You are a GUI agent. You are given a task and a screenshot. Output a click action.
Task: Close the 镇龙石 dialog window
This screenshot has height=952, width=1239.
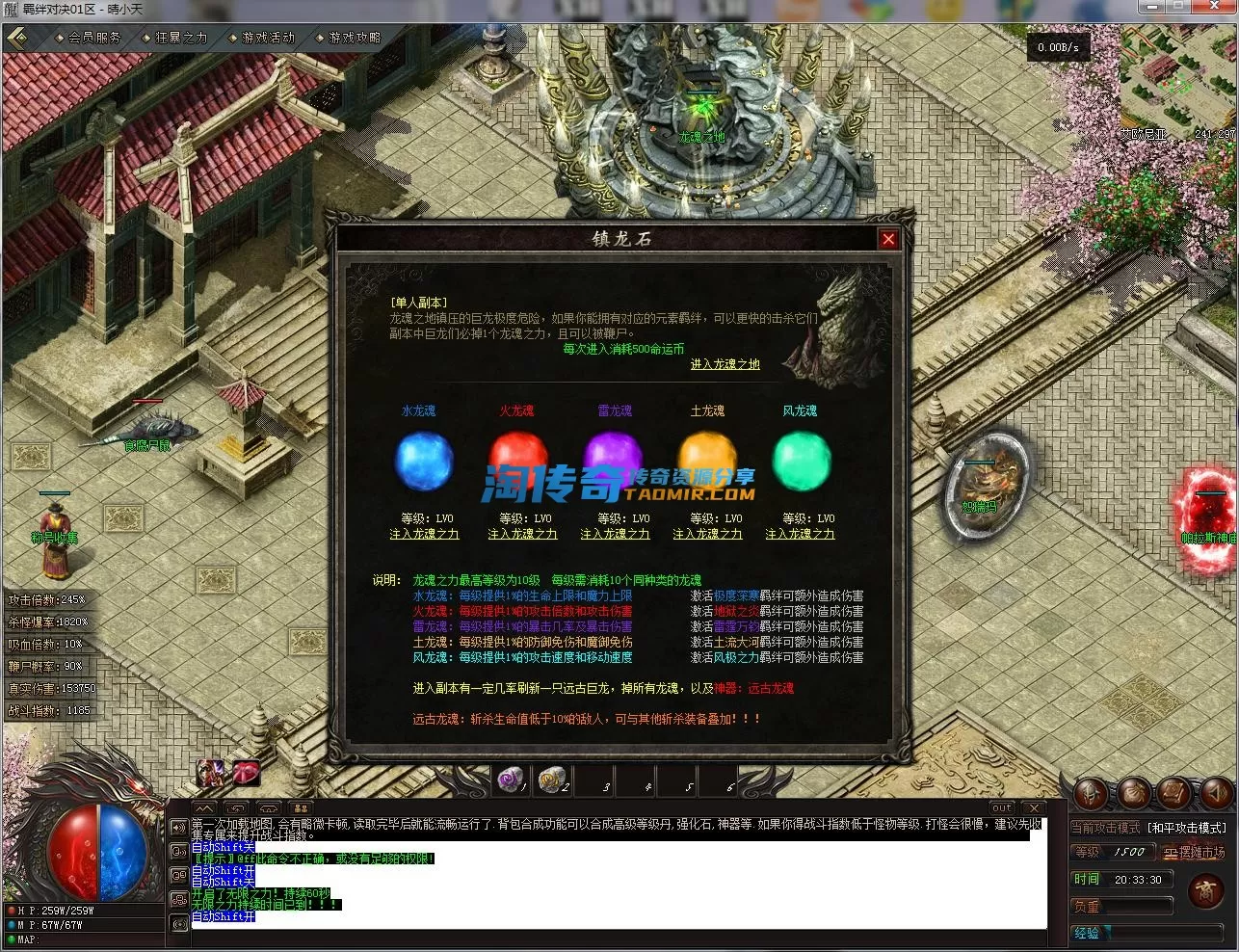coord(888,239)
